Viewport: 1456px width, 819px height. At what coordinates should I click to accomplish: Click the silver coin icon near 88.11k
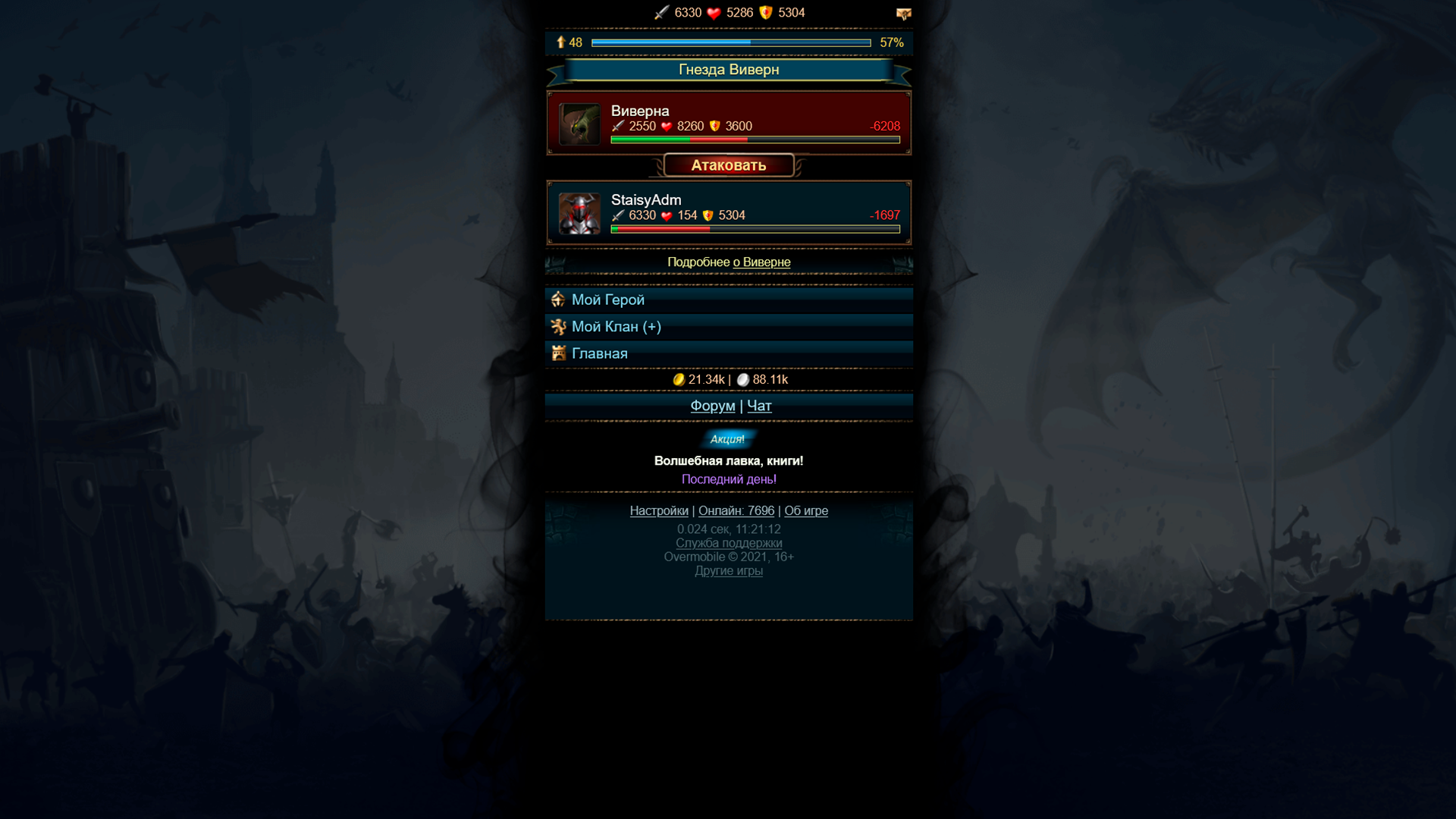point(743,380)
